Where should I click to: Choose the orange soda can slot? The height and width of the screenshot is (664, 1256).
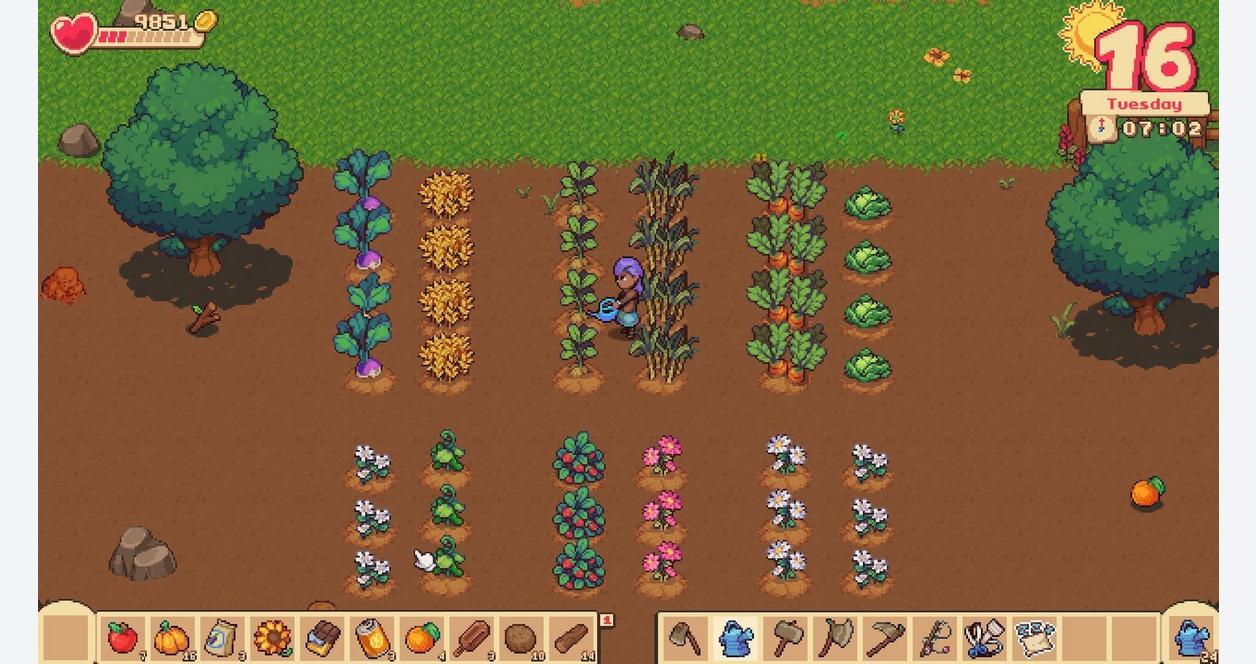click(x=372, y=638)
